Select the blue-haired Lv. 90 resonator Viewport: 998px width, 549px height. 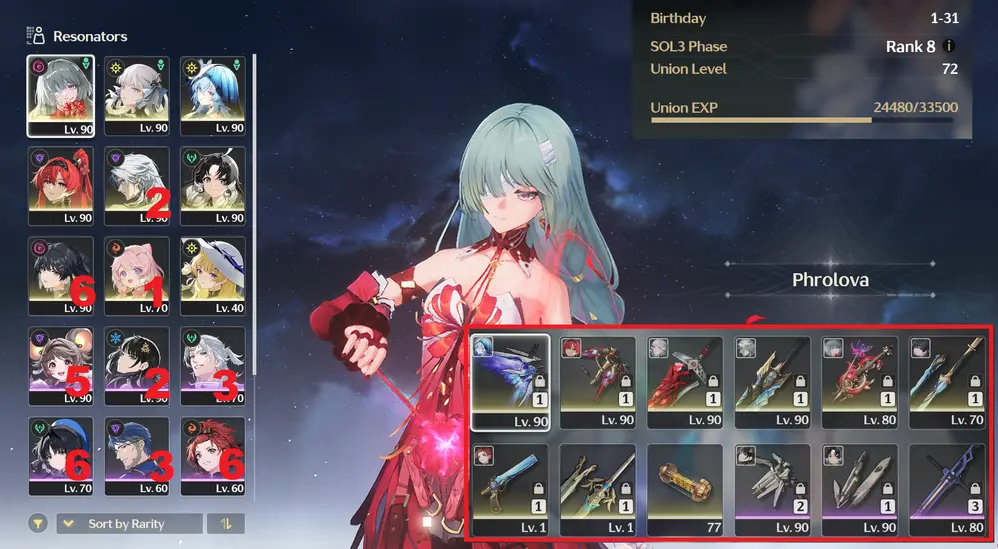click(212, 94)
